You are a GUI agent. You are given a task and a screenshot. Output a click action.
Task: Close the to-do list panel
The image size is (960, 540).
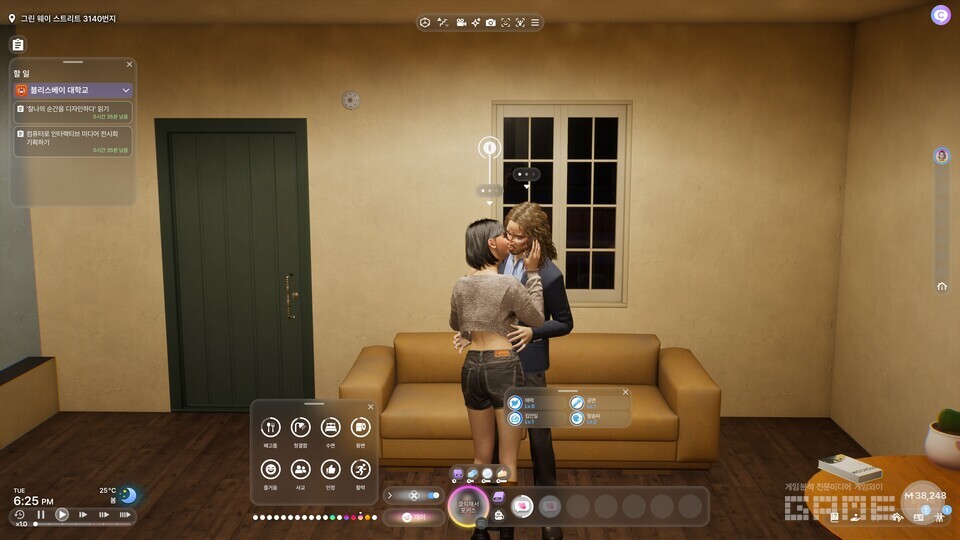click(129, 64)
